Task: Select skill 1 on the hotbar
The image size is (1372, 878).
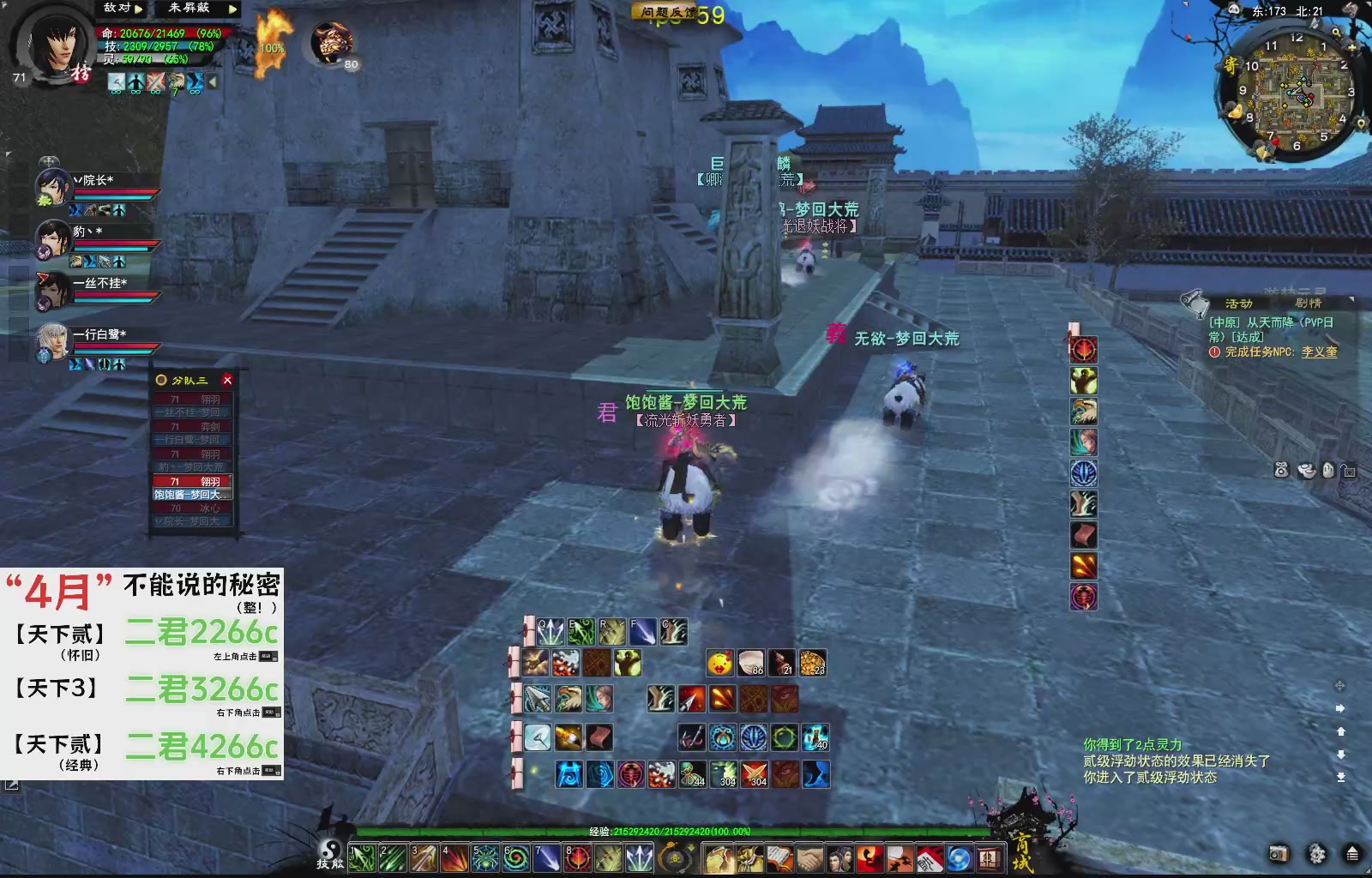Action: coord(363,858)
